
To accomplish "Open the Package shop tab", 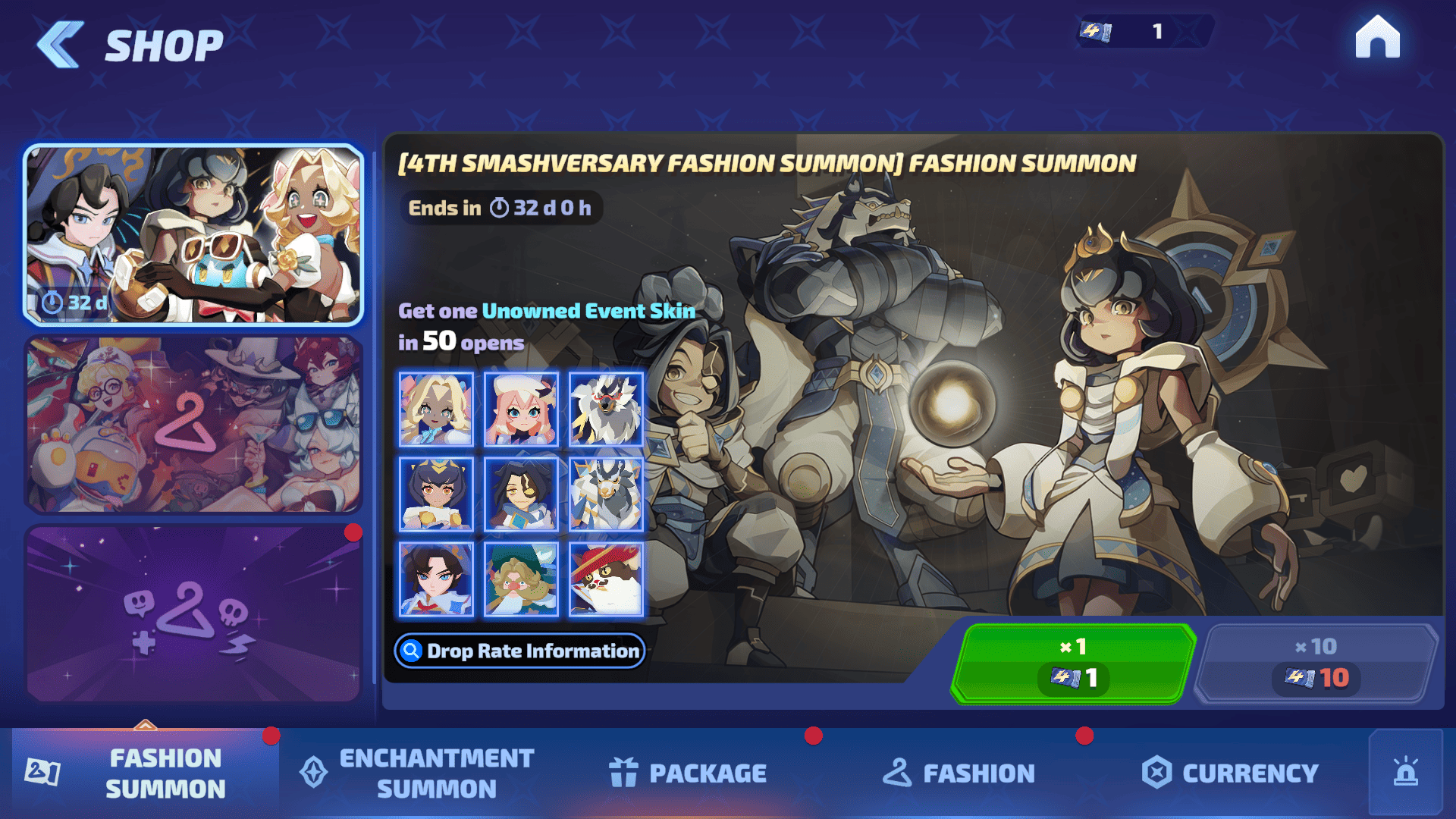I will point(689,773).
